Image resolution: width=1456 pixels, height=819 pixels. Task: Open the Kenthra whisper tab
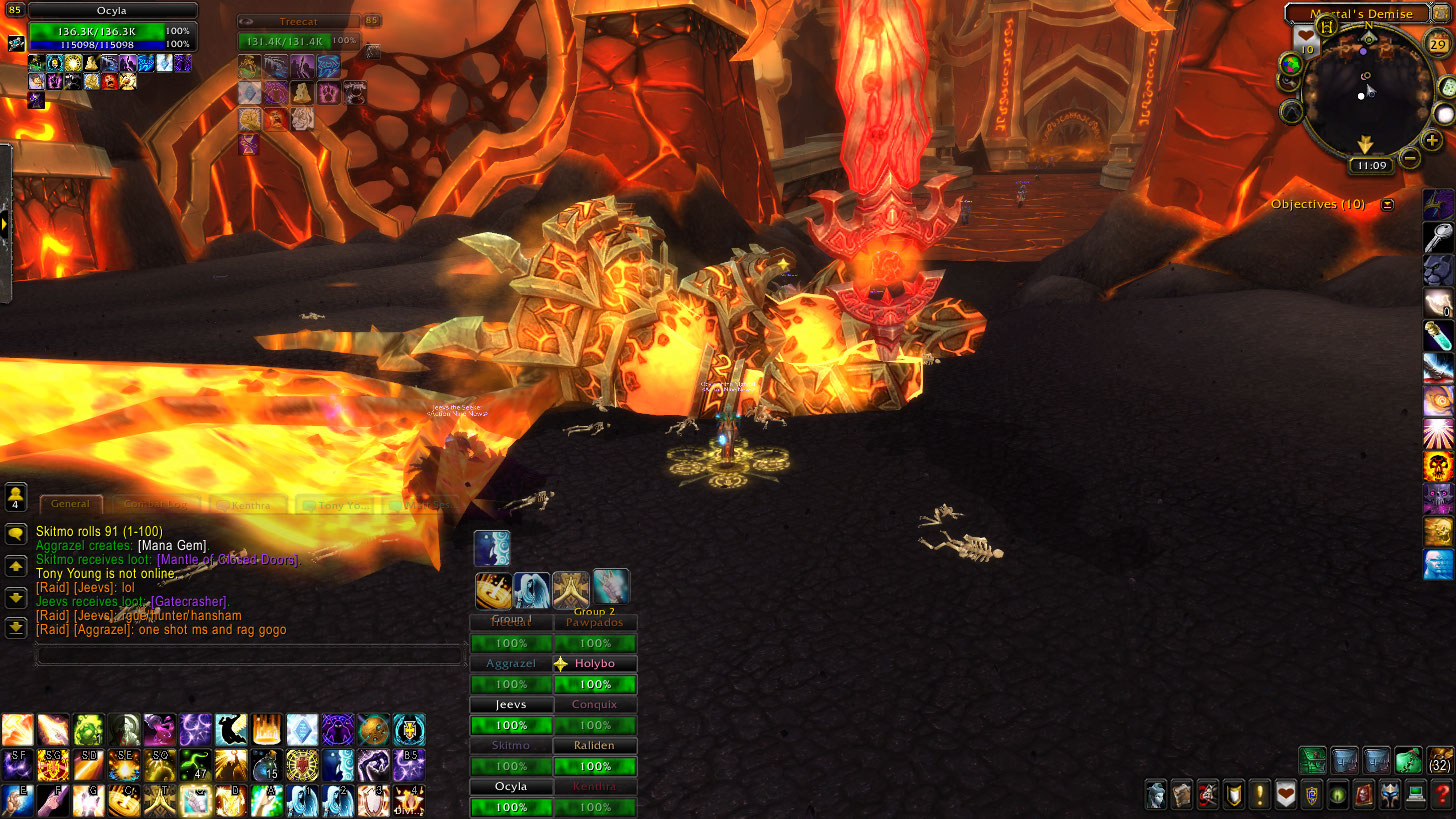click(x=248, y=505)
